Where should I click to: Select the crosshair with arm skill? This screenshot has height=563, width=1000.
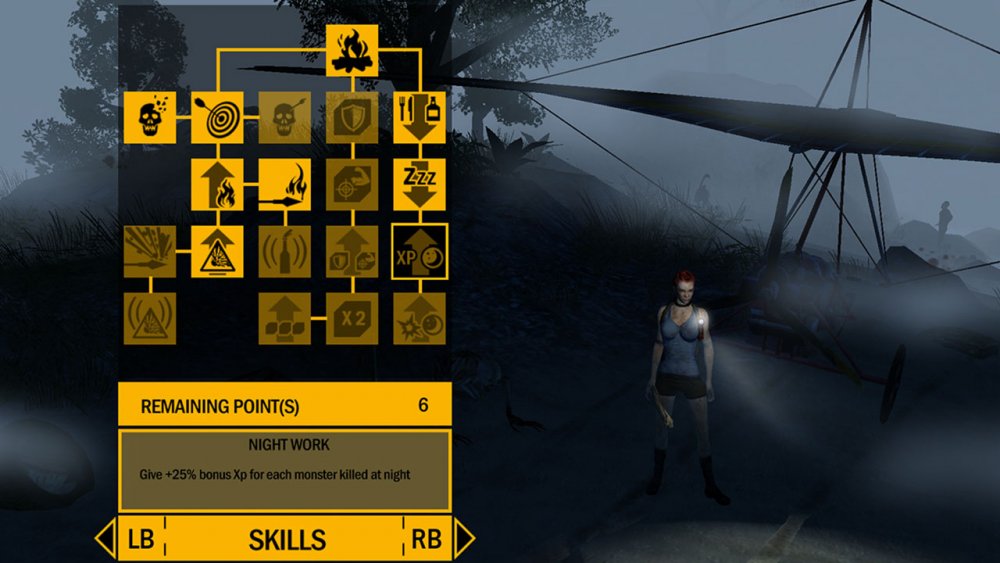352,184
